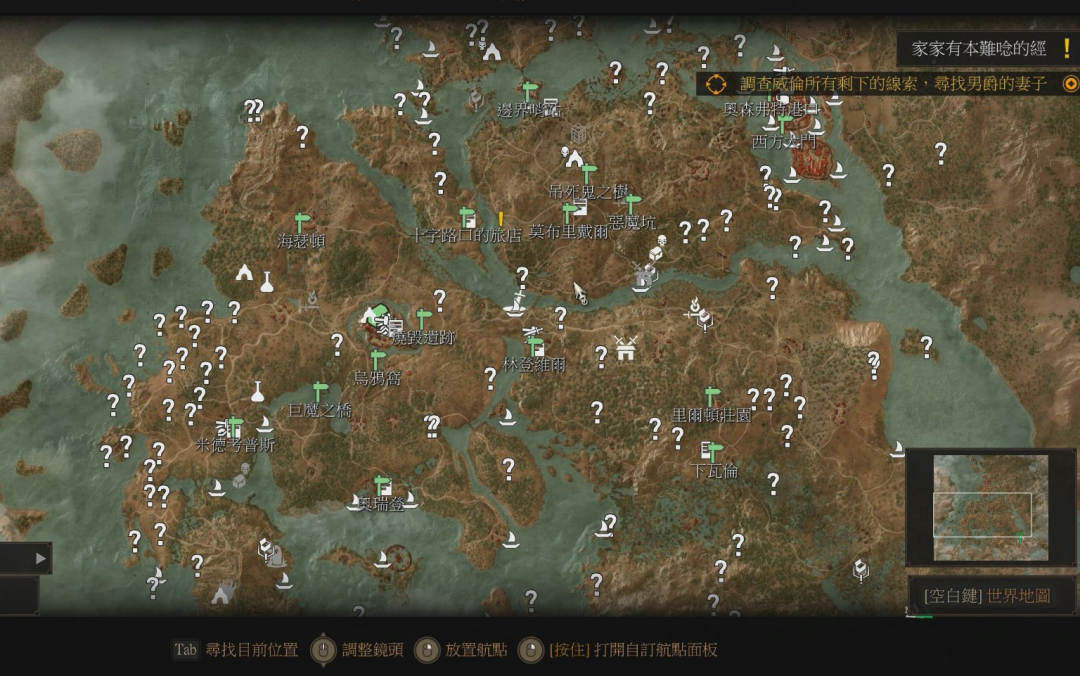Select the 邊界哨站 signpost marker
The width and height of the screenshot is (1080, 676).
coord(530,91)
